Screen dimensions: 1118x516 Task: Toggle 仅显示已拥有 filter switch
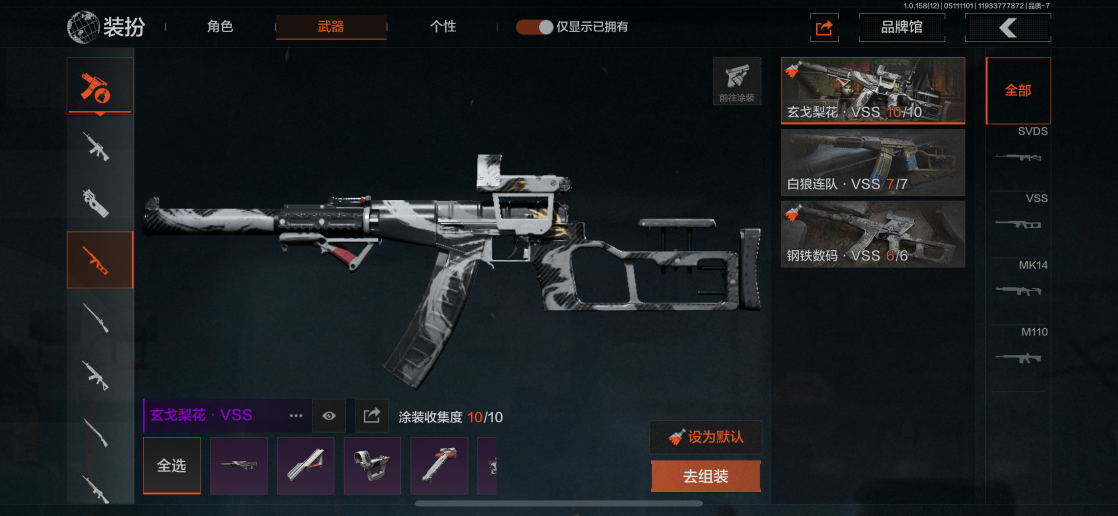[x=535, y=27]
